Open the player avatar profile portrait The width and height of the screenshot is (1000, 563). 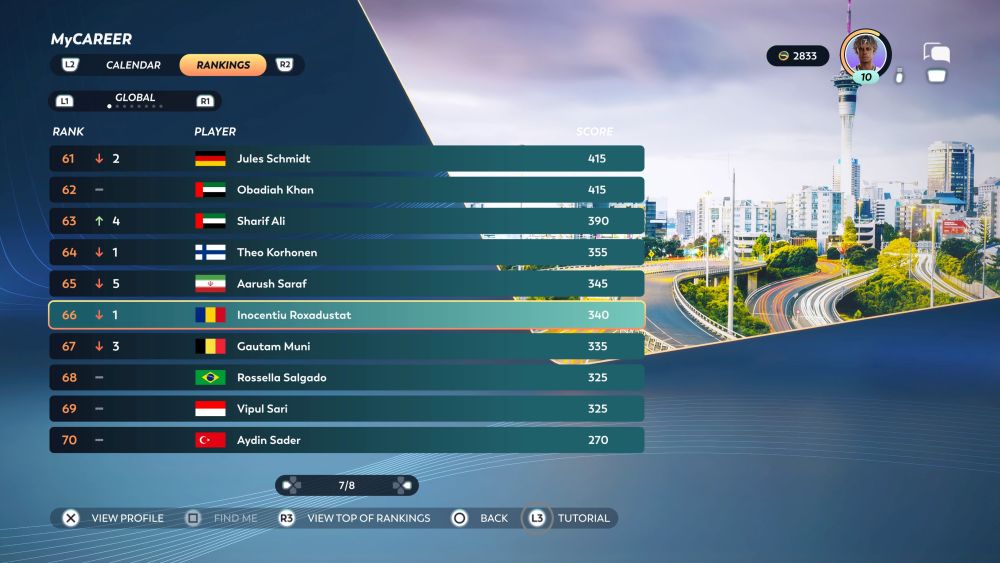point(864,53)
